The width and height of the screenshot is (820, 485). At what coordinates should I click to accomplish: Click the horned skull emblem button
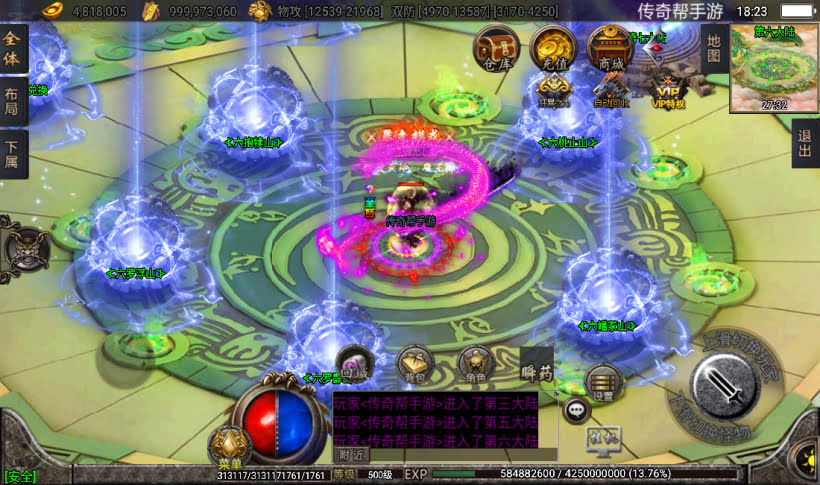tap(25, 247)
